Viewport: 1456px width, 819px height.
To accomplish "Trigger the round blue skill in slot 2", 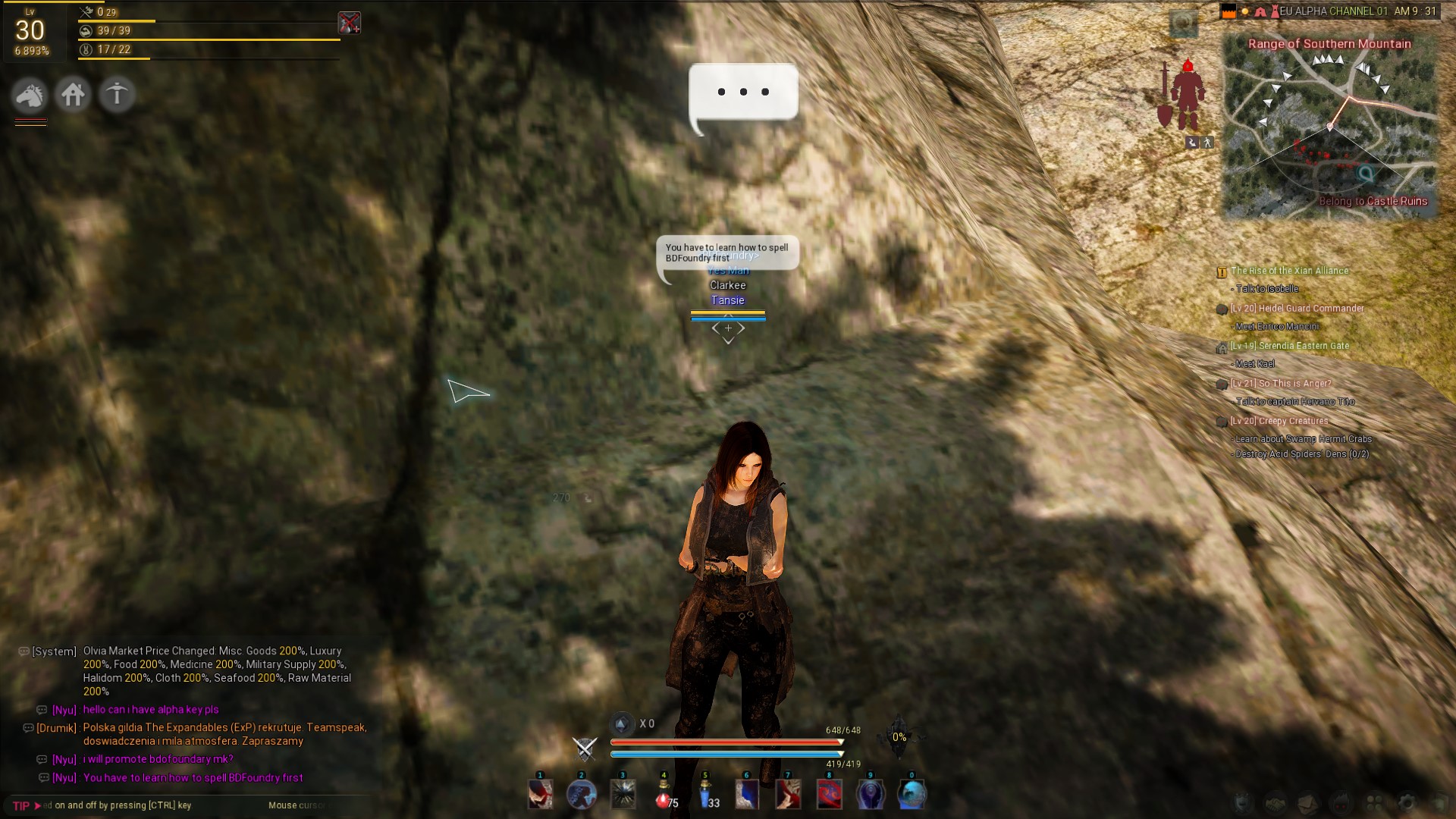I will pyautogui.click(x=582, y=795).
